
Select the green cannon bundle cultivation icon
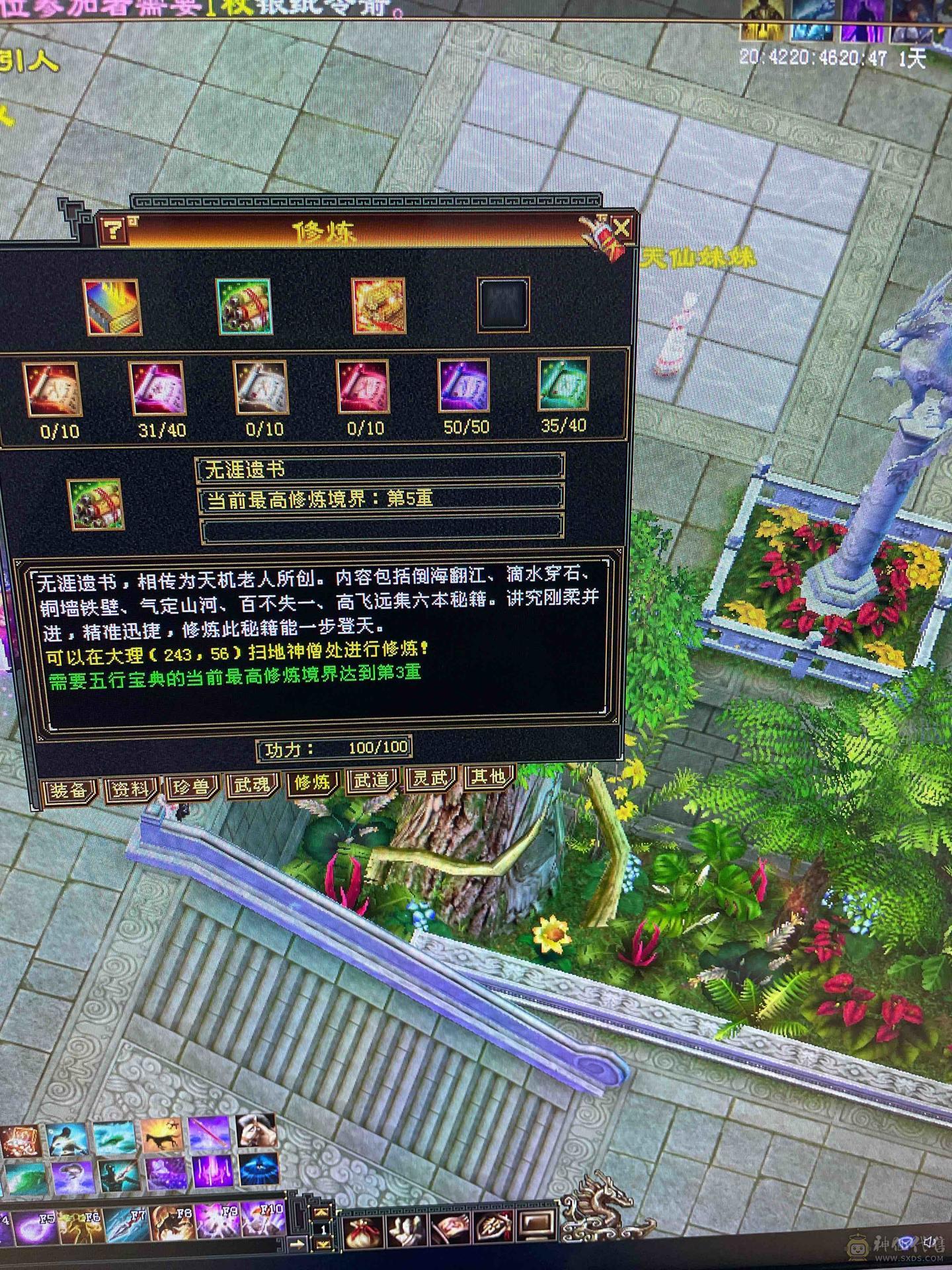point(245,308)
